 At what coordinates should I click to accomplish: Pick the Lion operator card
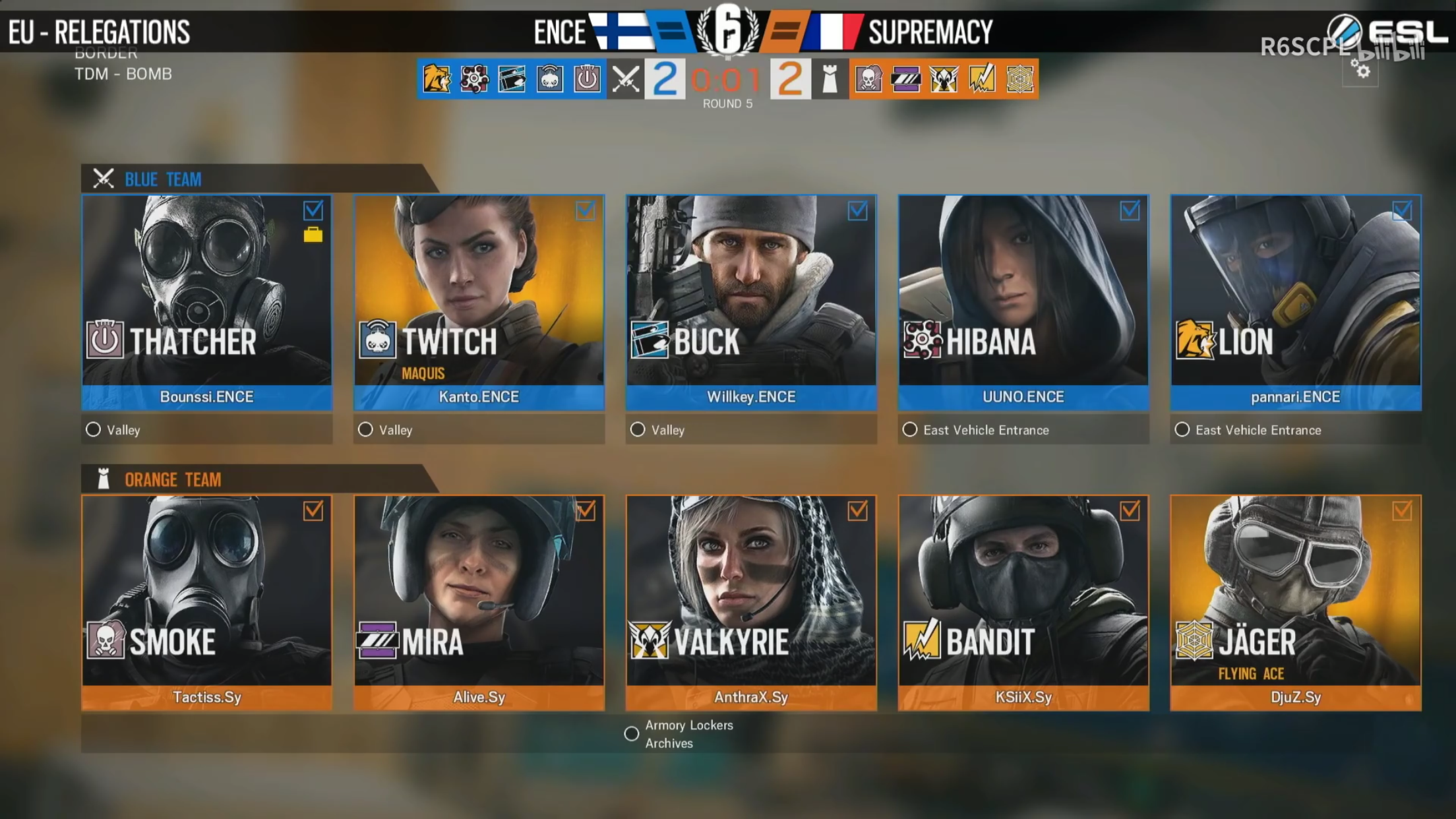[x=1295, y=290]
